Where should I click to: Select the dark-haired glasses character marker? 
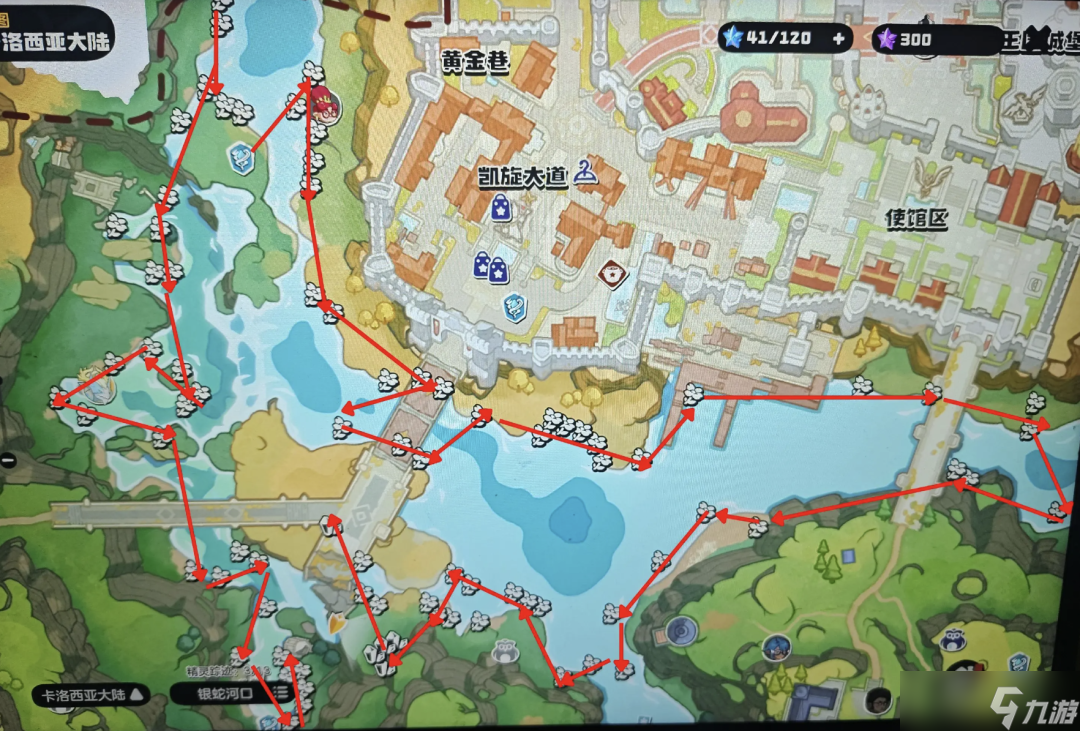(879, 700)
